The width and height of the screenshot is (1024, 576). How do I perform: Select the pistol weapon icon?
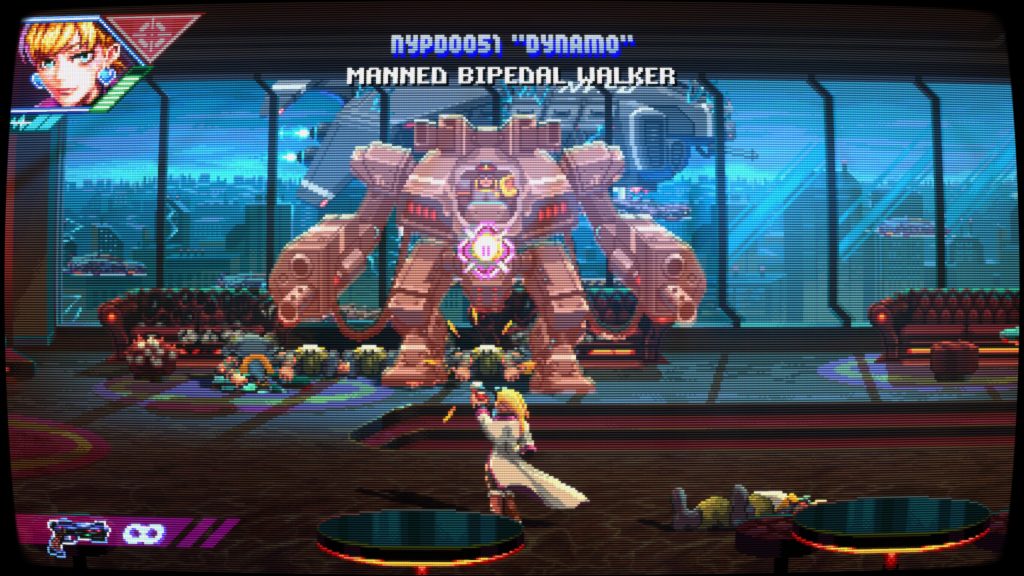click(78, 531)
